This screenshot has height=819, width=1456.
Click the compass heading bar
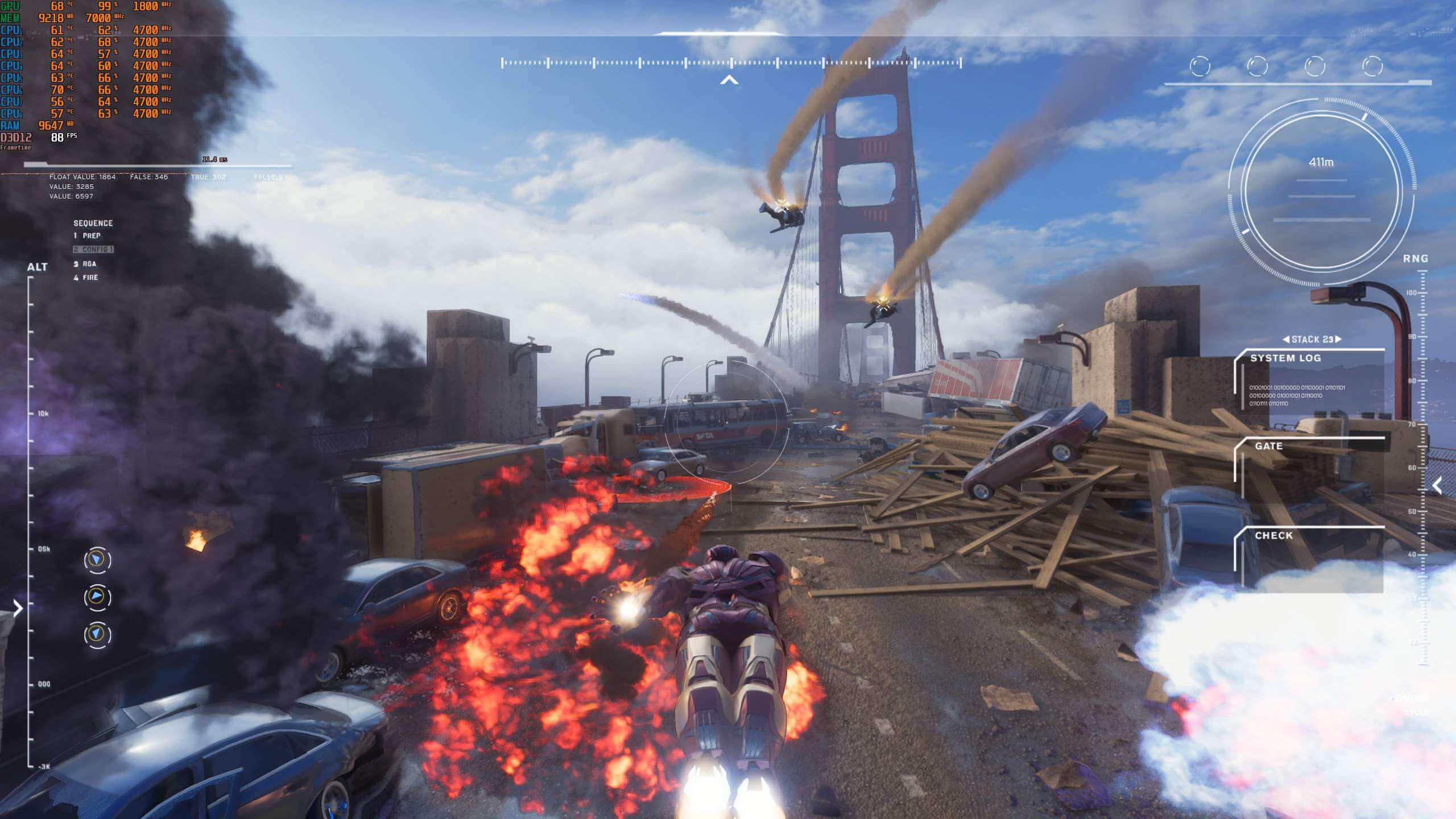[731, 63]
